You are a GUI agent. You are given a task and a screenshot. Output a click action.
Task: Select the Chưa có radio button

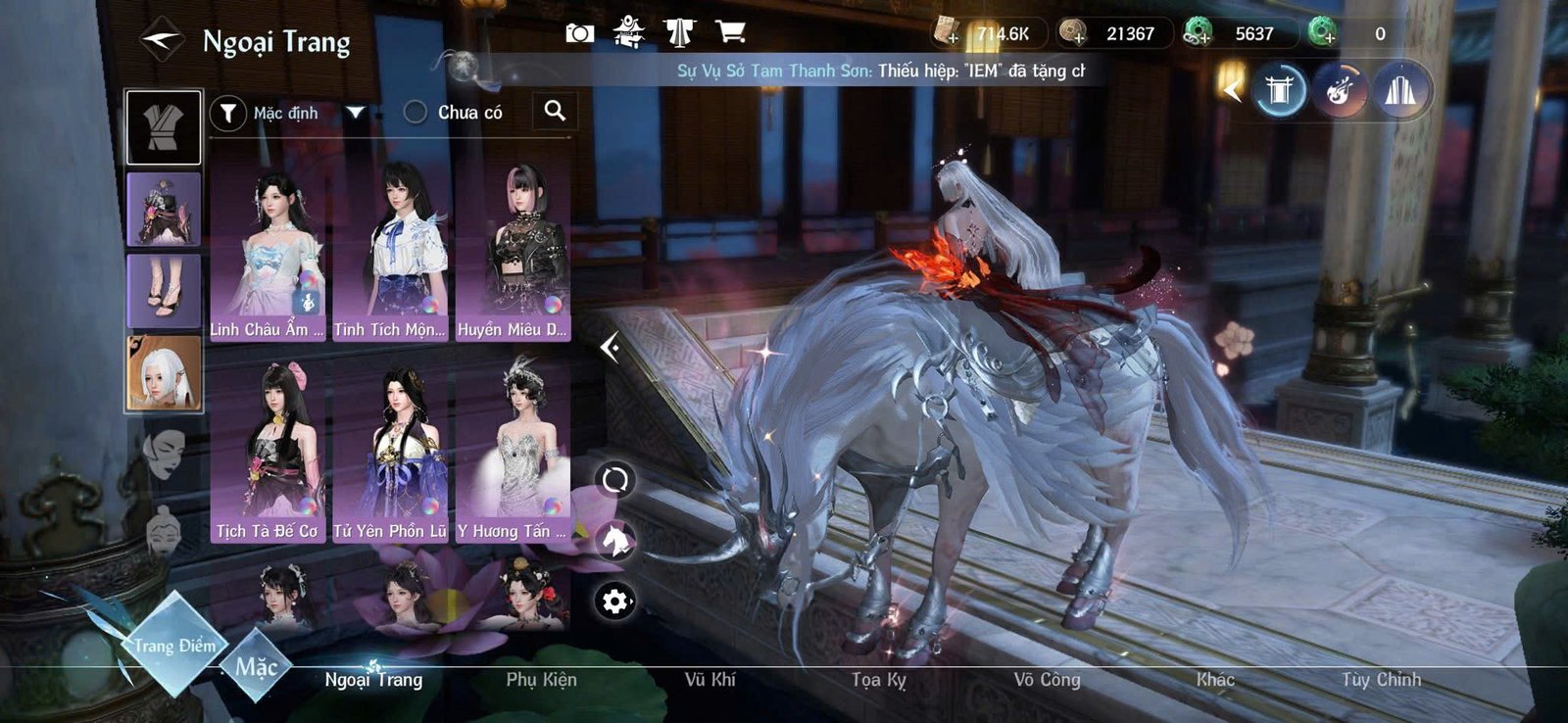click(x=413, y=112)
